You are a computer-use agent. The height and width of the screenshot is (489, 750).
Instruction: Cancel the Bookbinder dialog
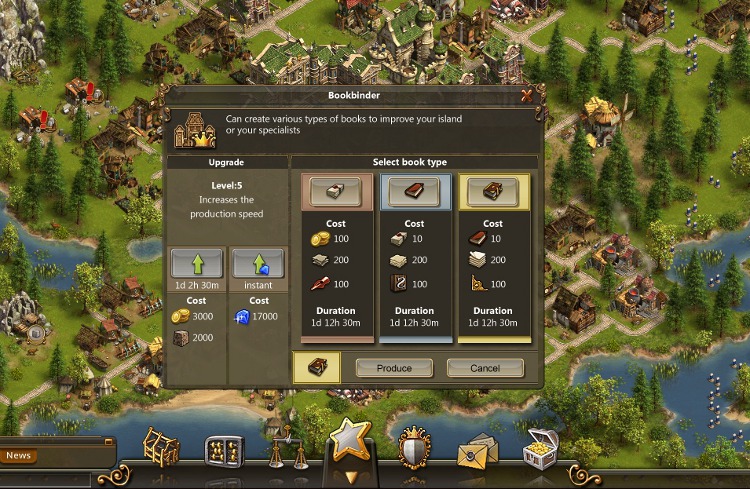(485, 368)
